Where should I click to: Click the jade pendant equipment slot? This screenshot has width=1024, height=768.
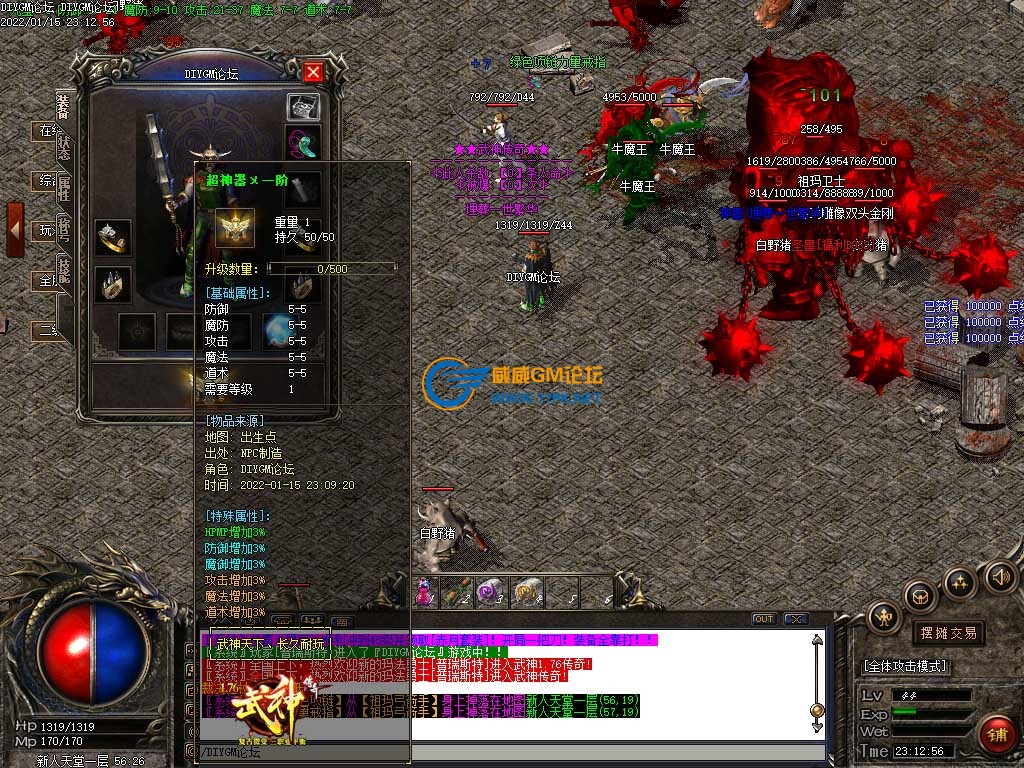[x=303, y=141]
